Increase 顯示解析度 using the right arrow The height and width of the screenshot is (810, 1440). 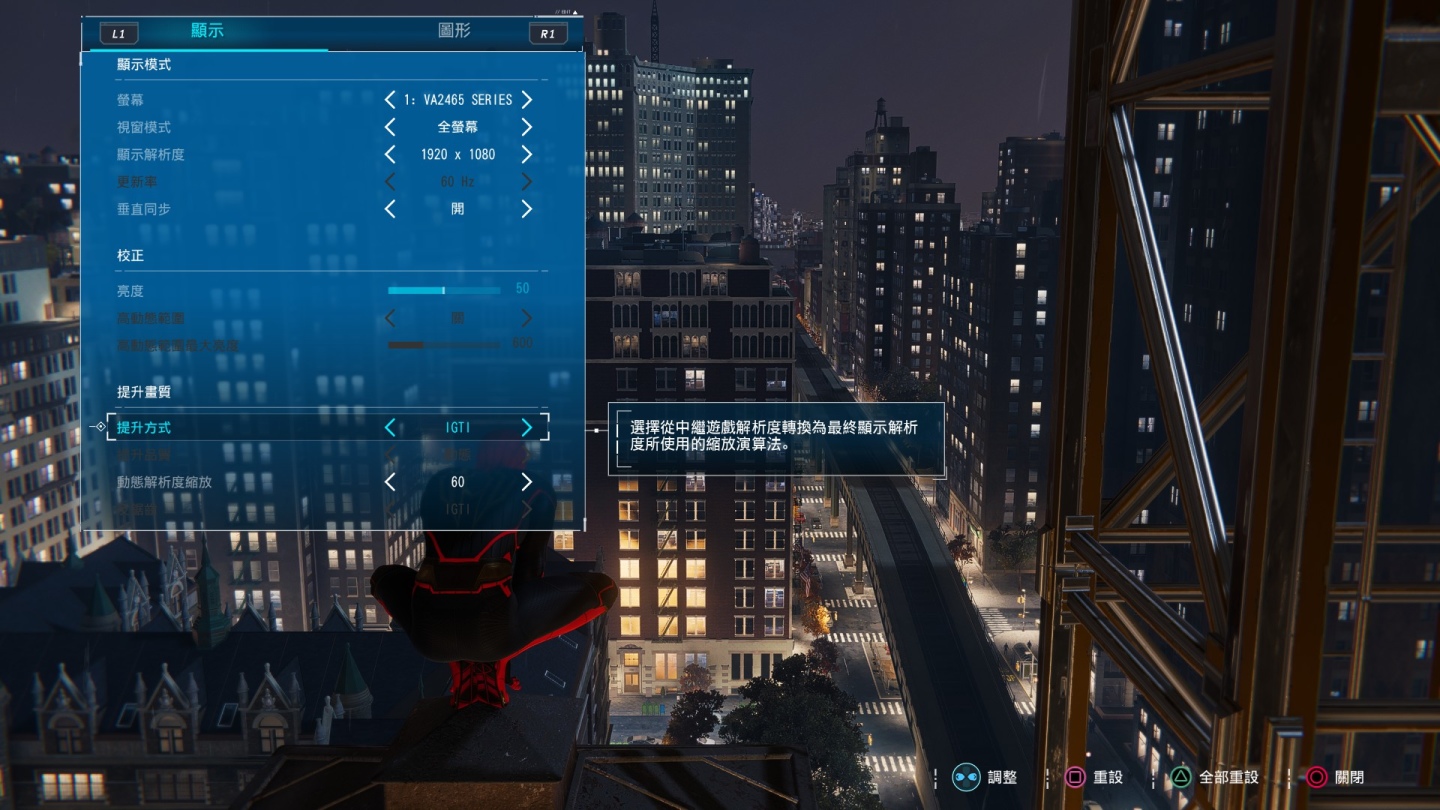coord(527,155)
